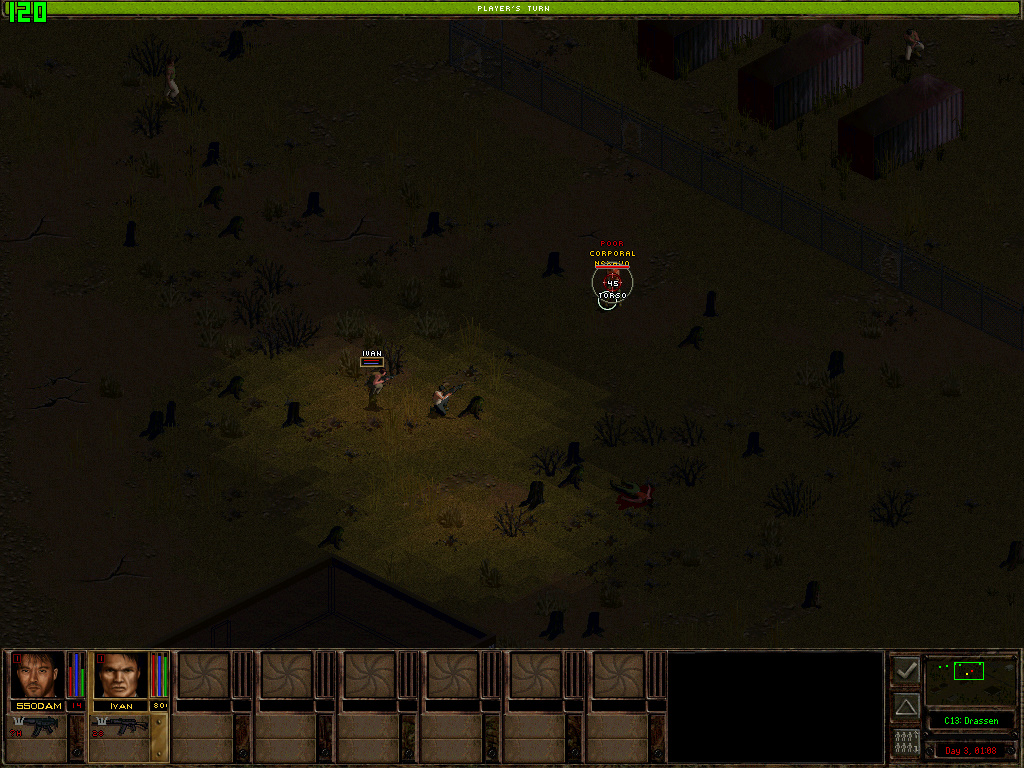Open the squad figures button
The image size is (1024, 768).
pos(906,742)
